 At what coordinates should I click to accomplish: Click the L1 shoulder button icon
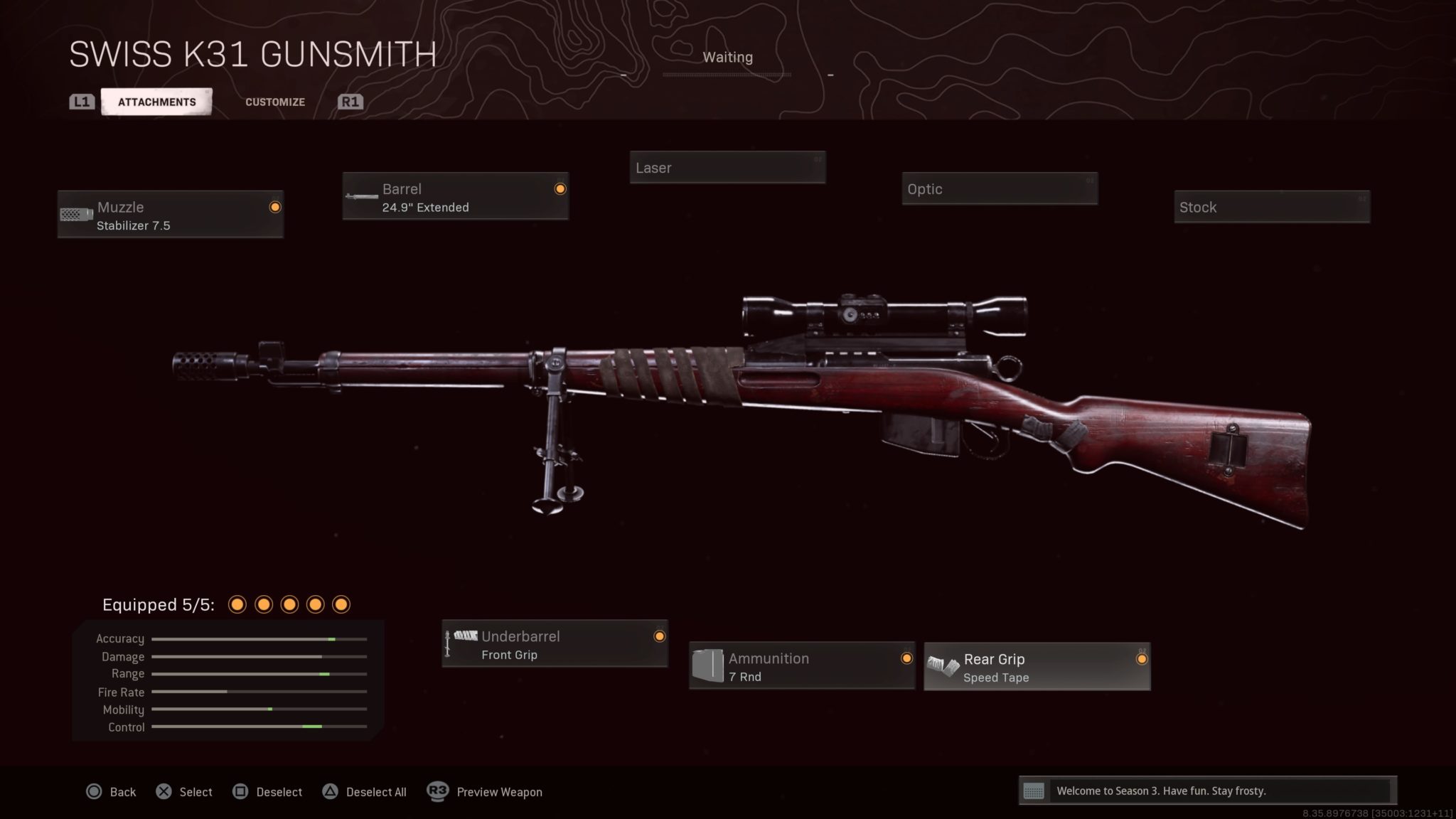click(81, 101)
